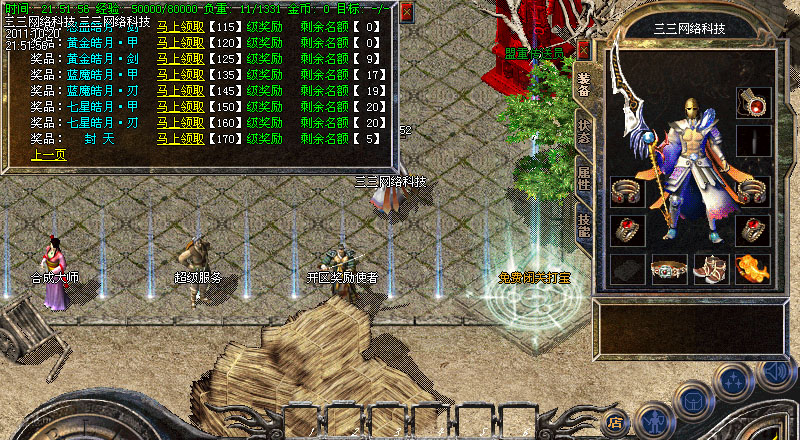Select the equipped belt slot
Screen dimensions: 800x440
coord(669,268)
